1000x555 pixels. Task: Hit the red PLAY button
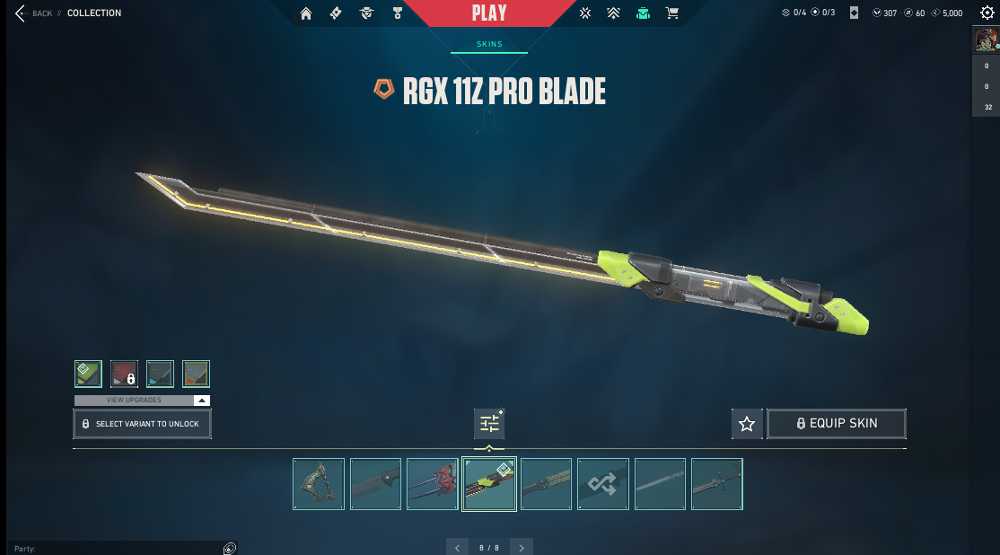(x=489, y=13)
